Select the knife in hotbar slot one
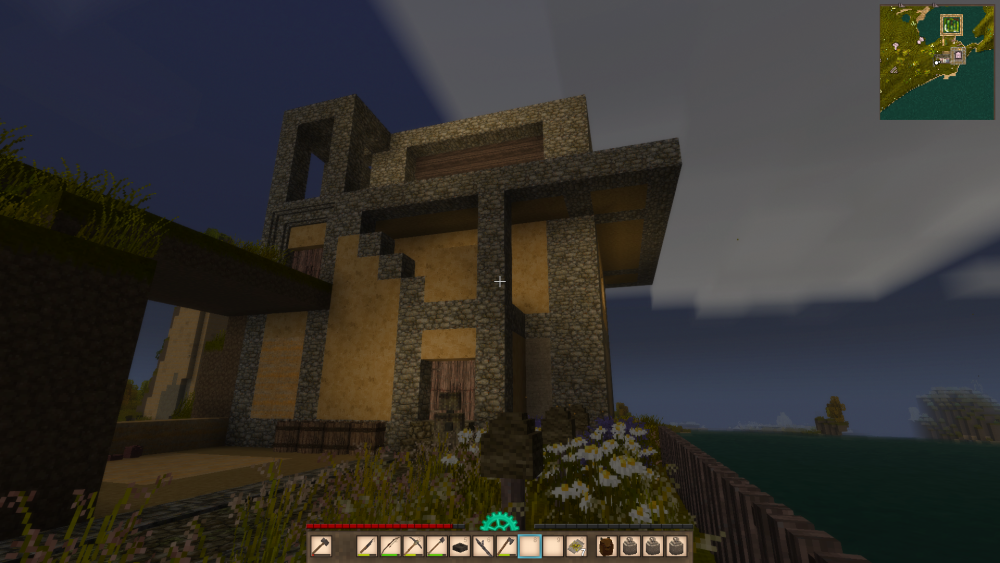 tap(368, 546)
